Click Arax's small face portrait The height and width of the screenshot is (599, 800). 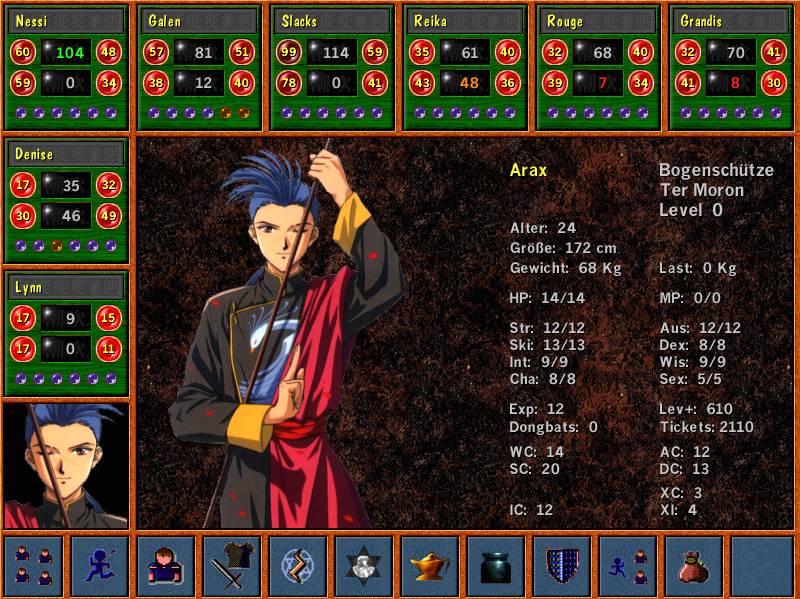(x=67, y=465)
